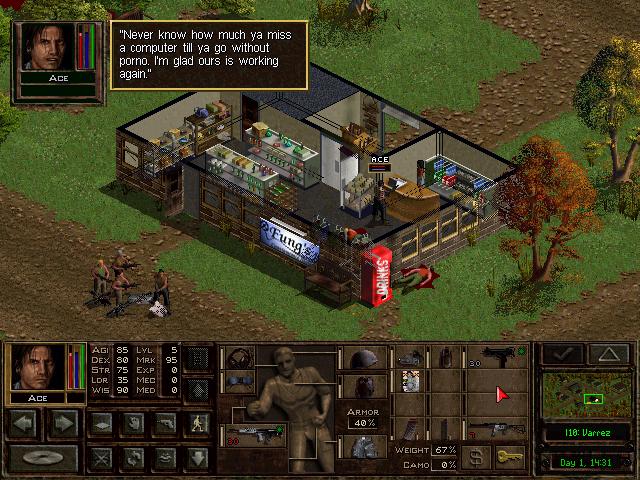This screenshot has width=640, height=480.
Task: Select the next mercenary with right arrow
Action: pos(62,423)
